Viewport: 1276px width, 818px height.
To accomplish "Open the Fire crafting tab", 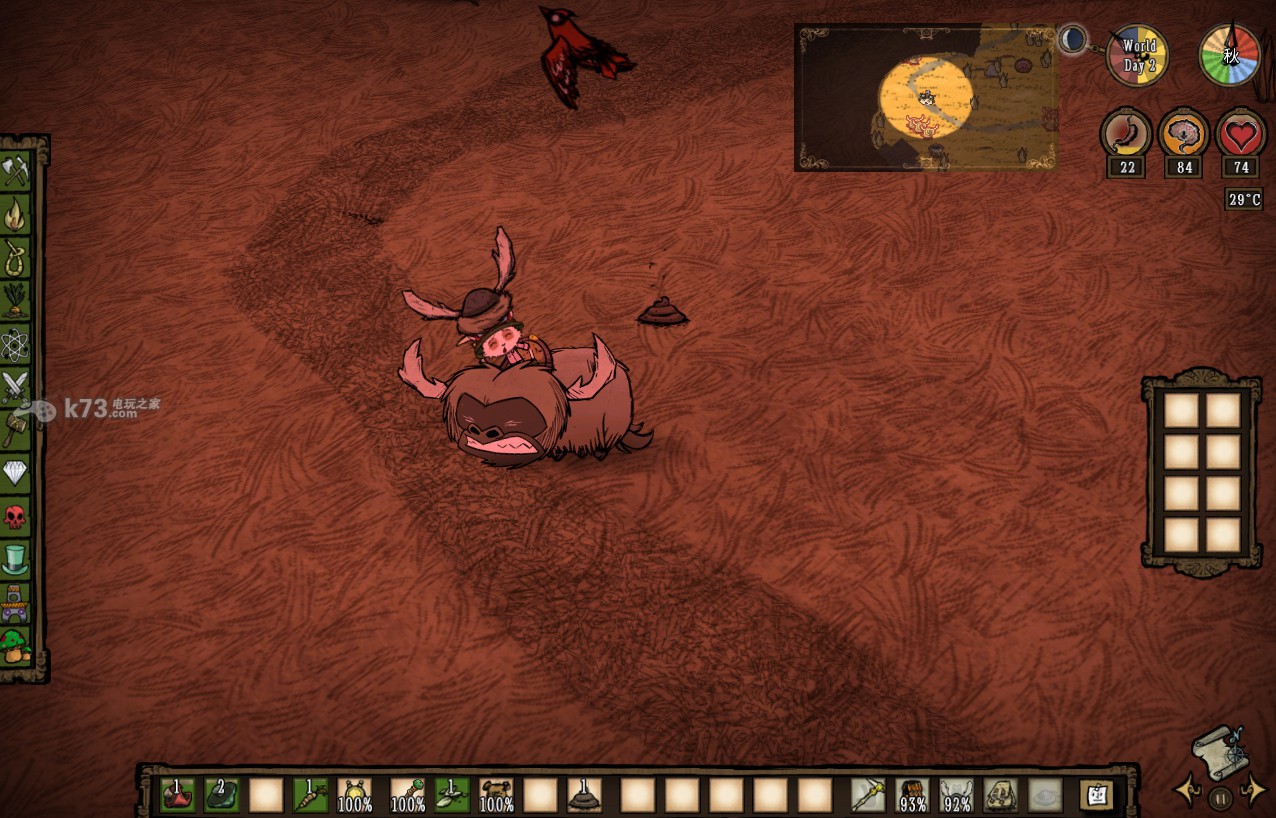I will coord(16,214).
